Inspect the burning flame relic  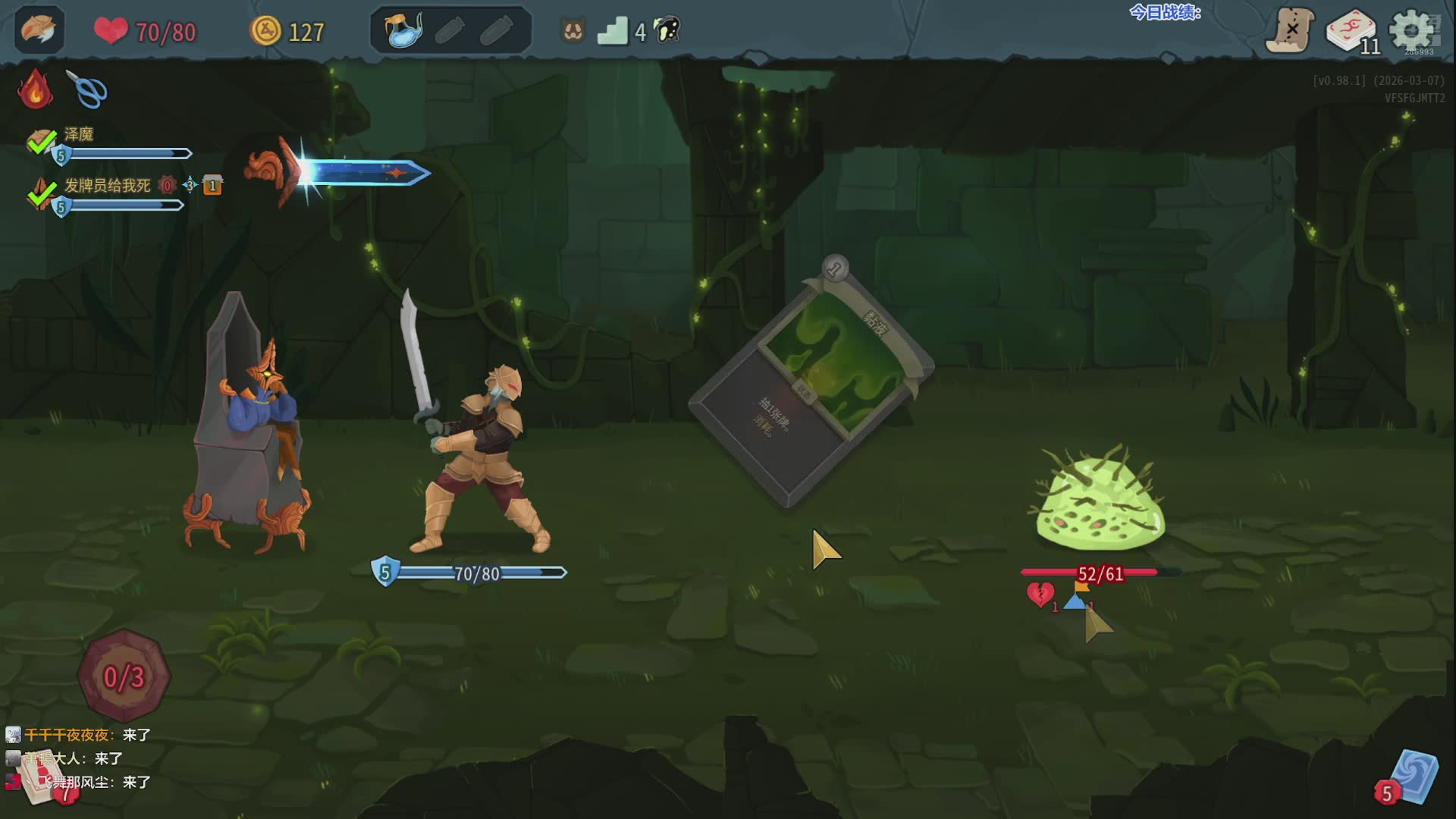tap(35, 89)
